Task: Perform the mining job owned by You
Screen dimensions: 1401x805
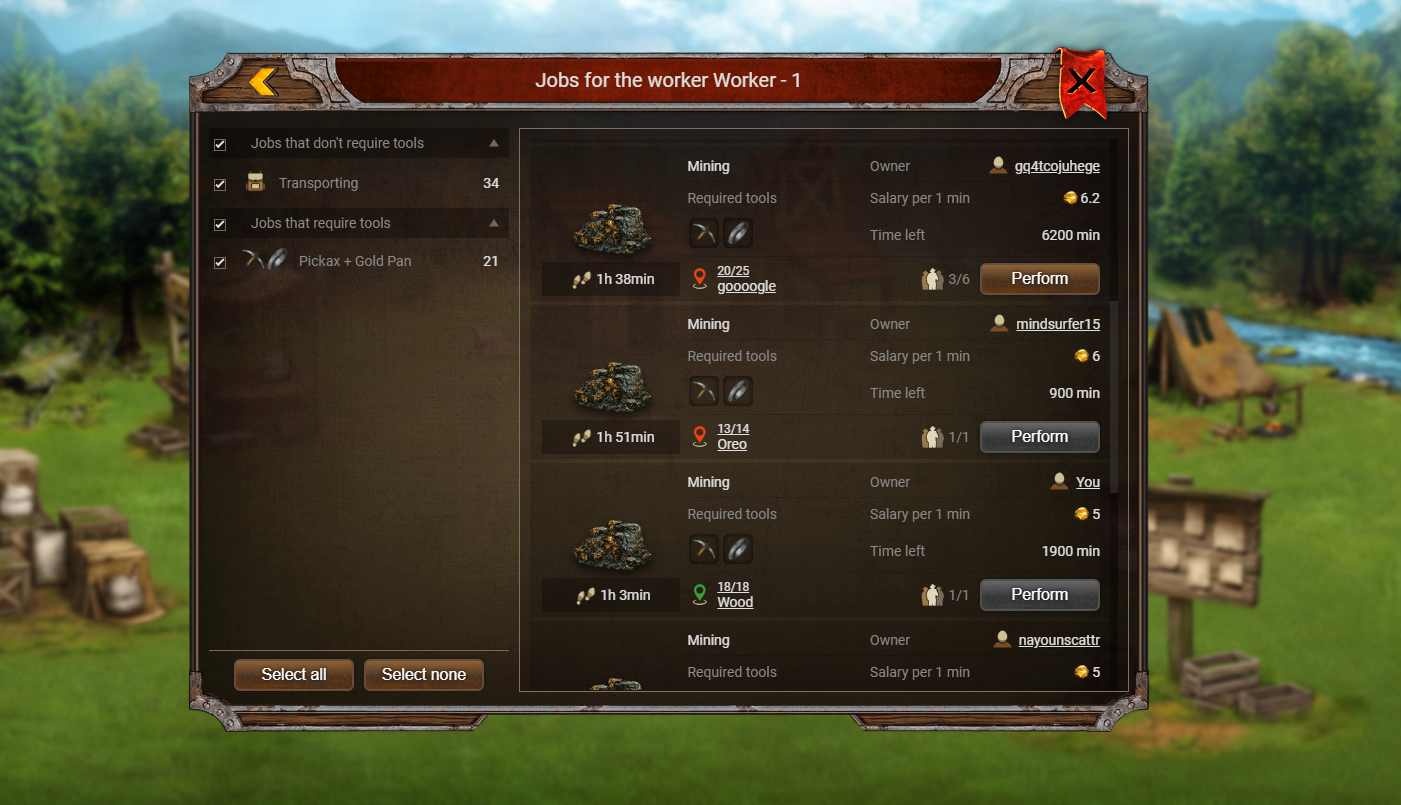Action: tap(1039, 595)
